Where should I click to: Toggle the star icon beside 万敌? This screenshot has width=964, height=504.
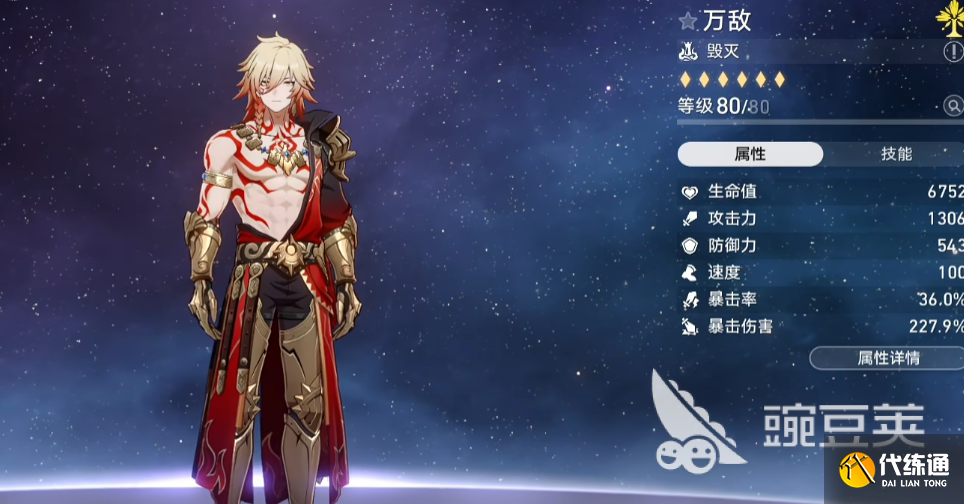pyautogui.click(x=688, y=20)
